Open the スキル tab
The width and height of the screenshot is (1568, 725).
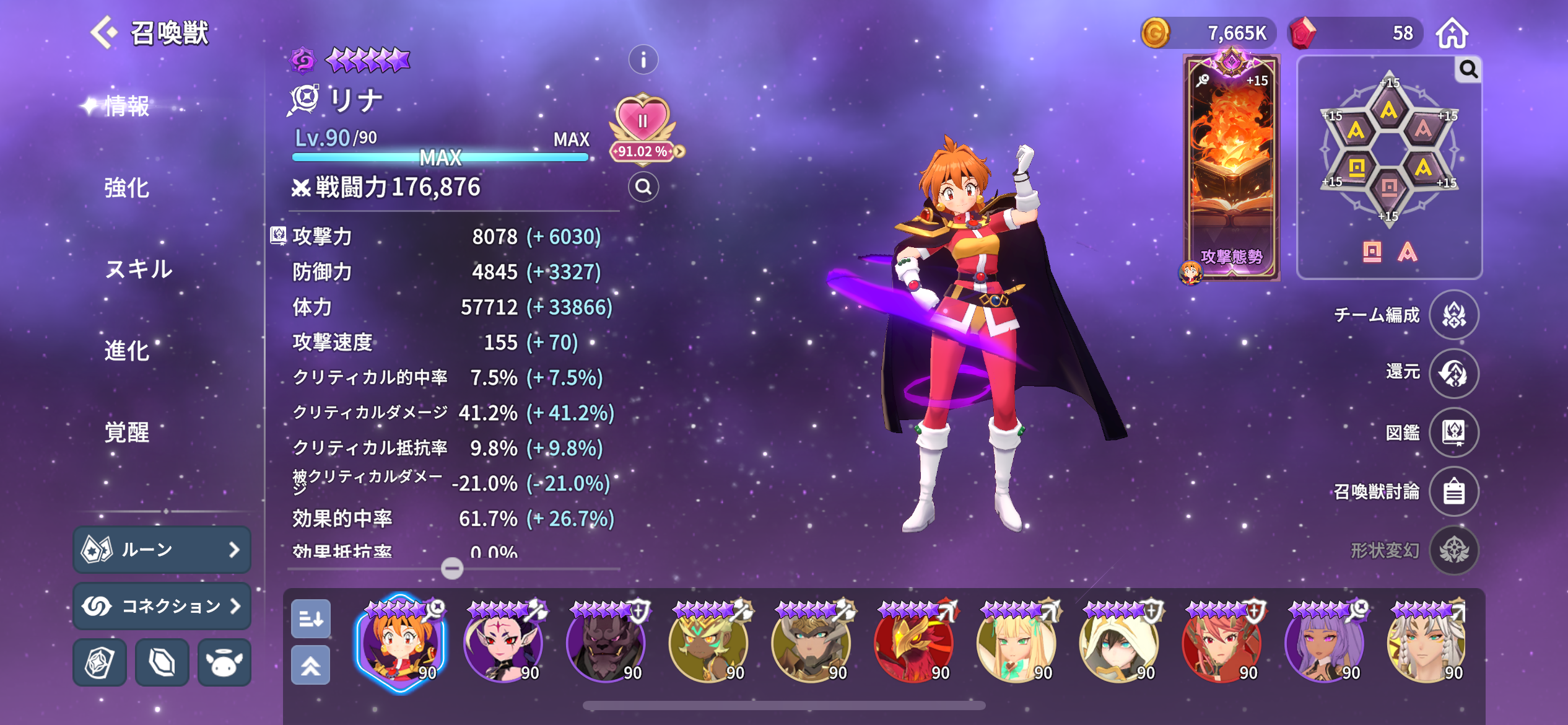click(139, 269)
